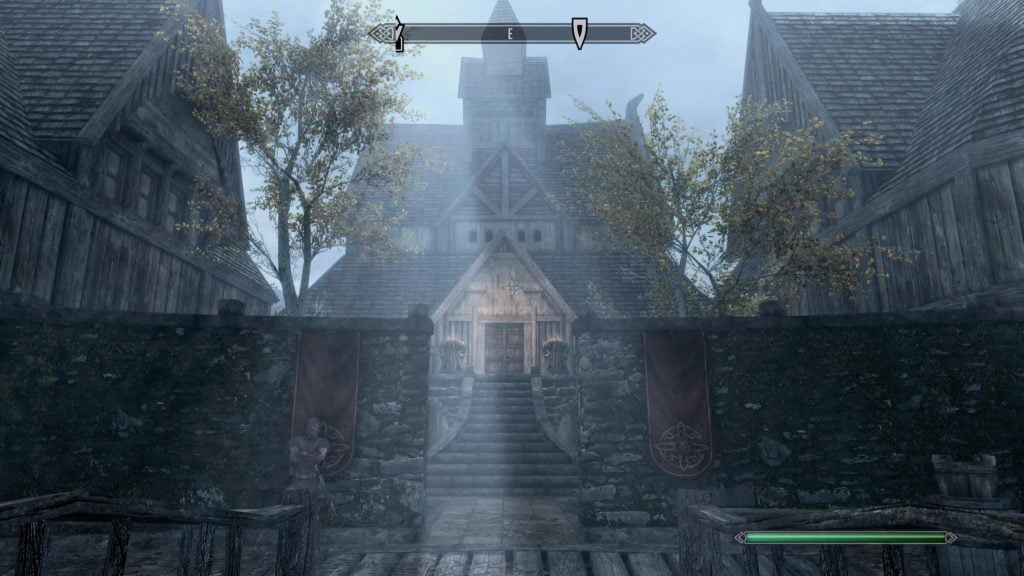Click the East direction letter on compass

(x=510, y=34)
